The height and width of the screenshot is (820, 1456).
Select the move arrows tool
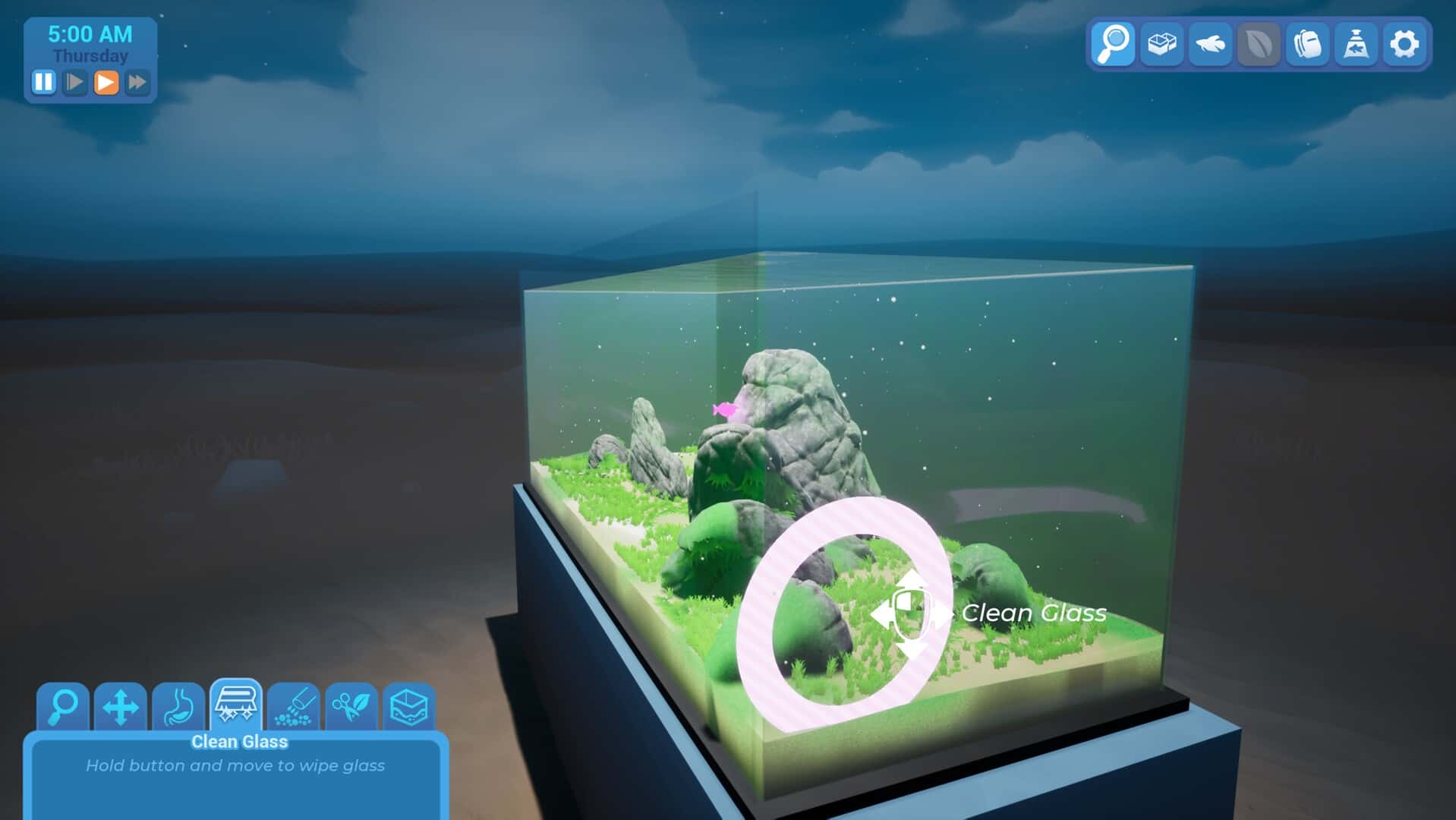click(121, 707)
